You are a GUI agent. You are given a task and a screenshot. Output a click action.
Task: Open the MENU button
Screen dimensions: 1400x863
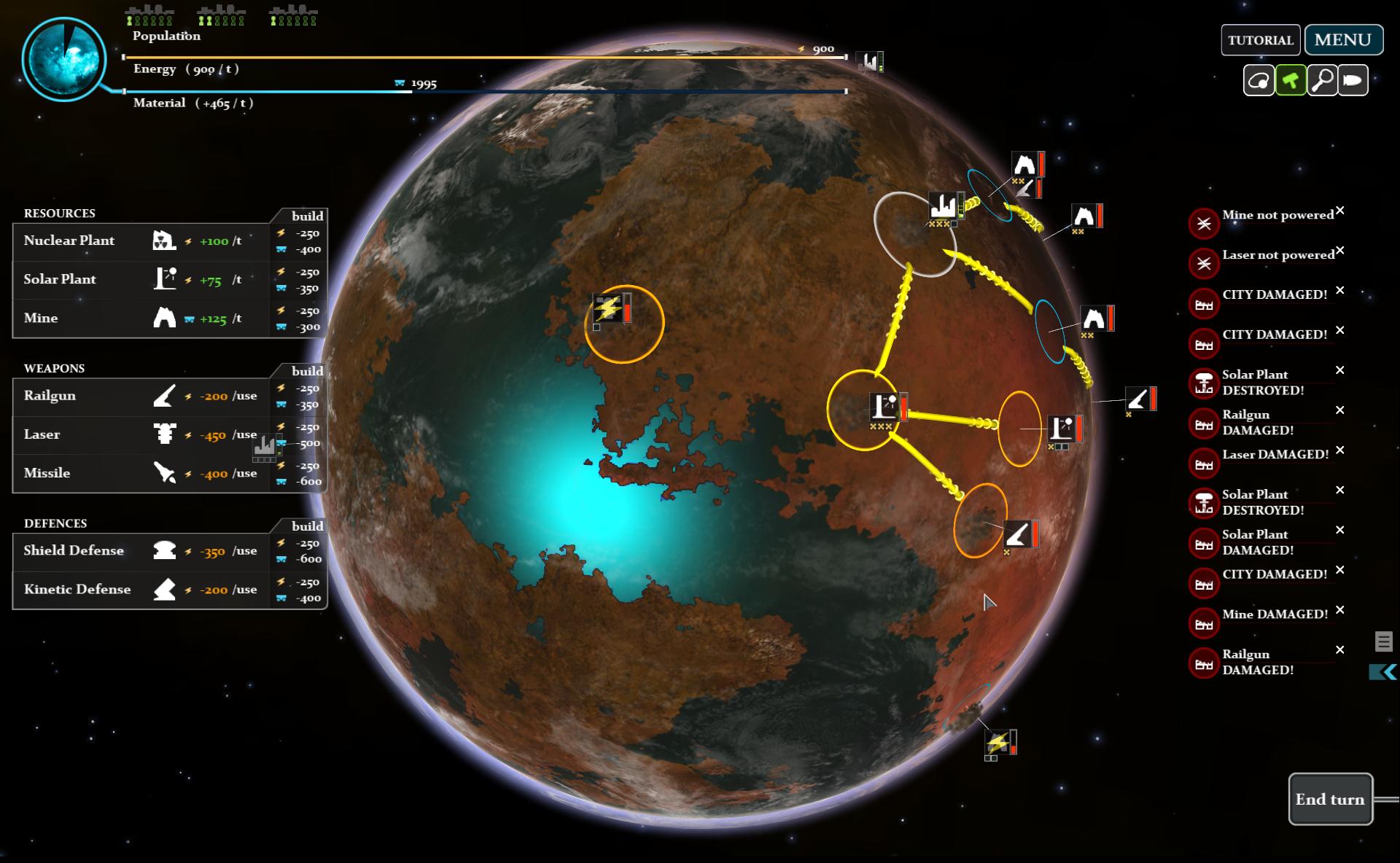tap(1344, 39)
